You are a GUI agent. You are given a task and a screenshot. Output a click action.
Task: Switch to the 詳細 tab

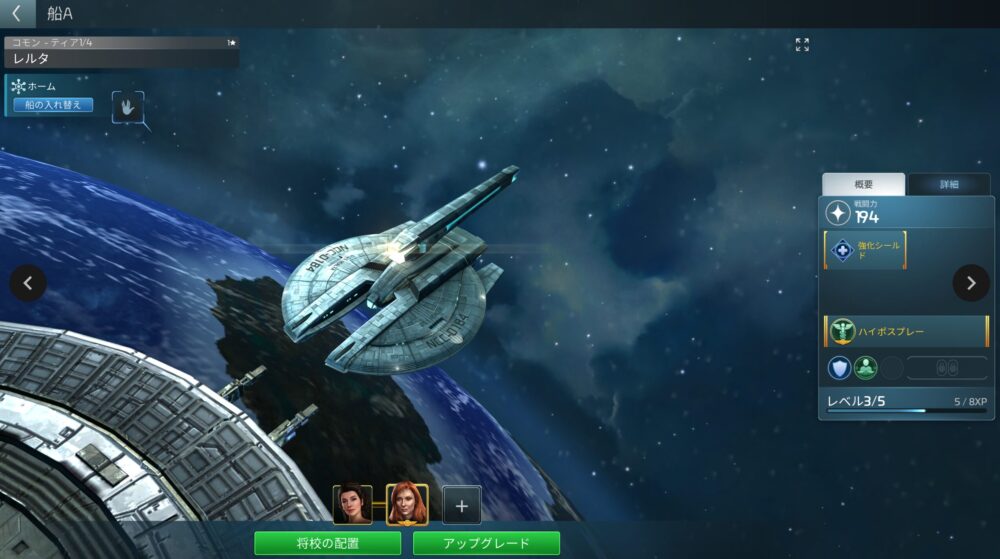tap(948, 184)
